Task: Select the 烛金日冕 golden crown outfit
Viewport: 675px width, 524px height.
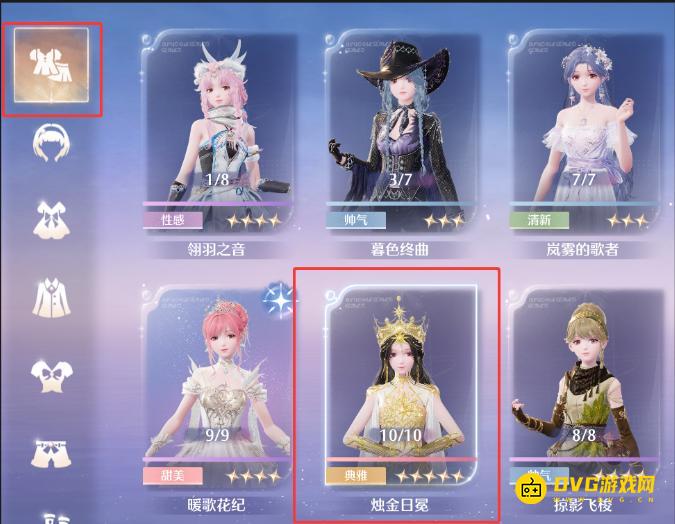Action: click(x=400, y=395)
